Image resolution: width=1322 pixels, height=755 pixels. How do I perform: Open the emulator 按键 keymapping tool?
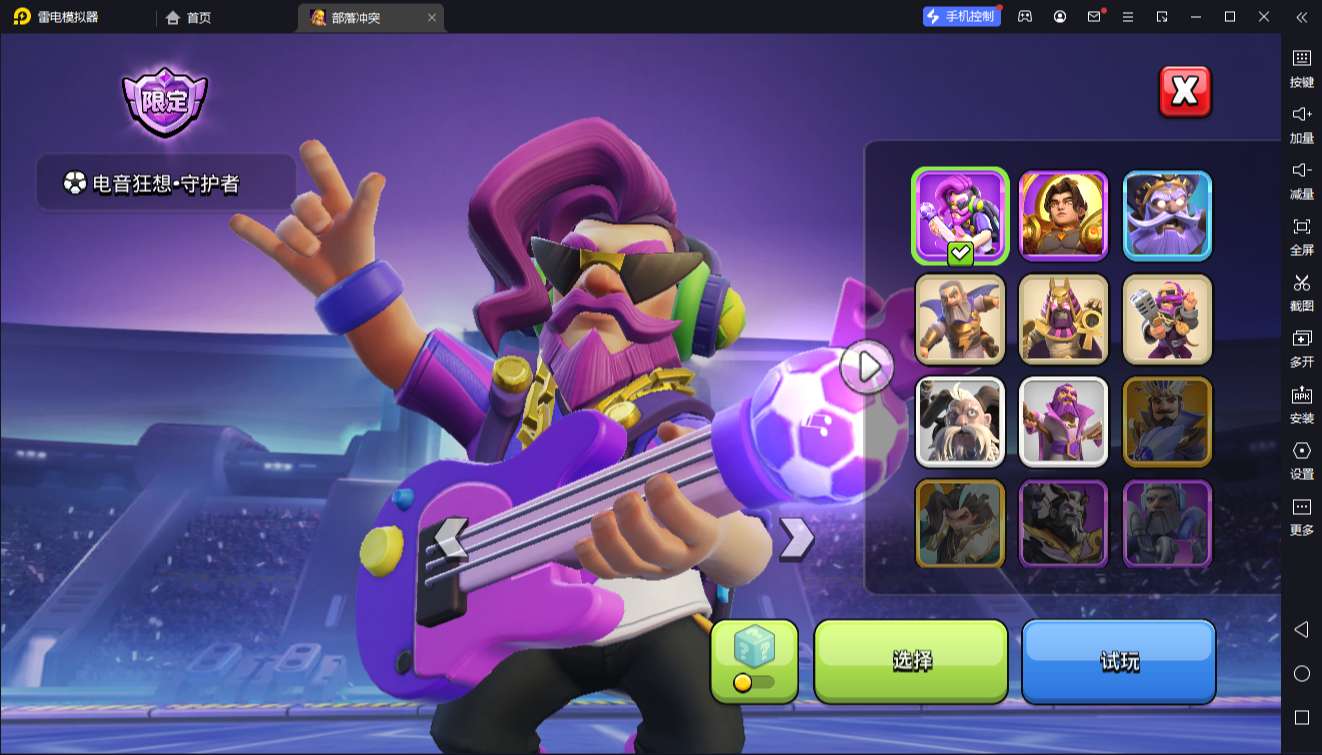[x=1301, y=68]
